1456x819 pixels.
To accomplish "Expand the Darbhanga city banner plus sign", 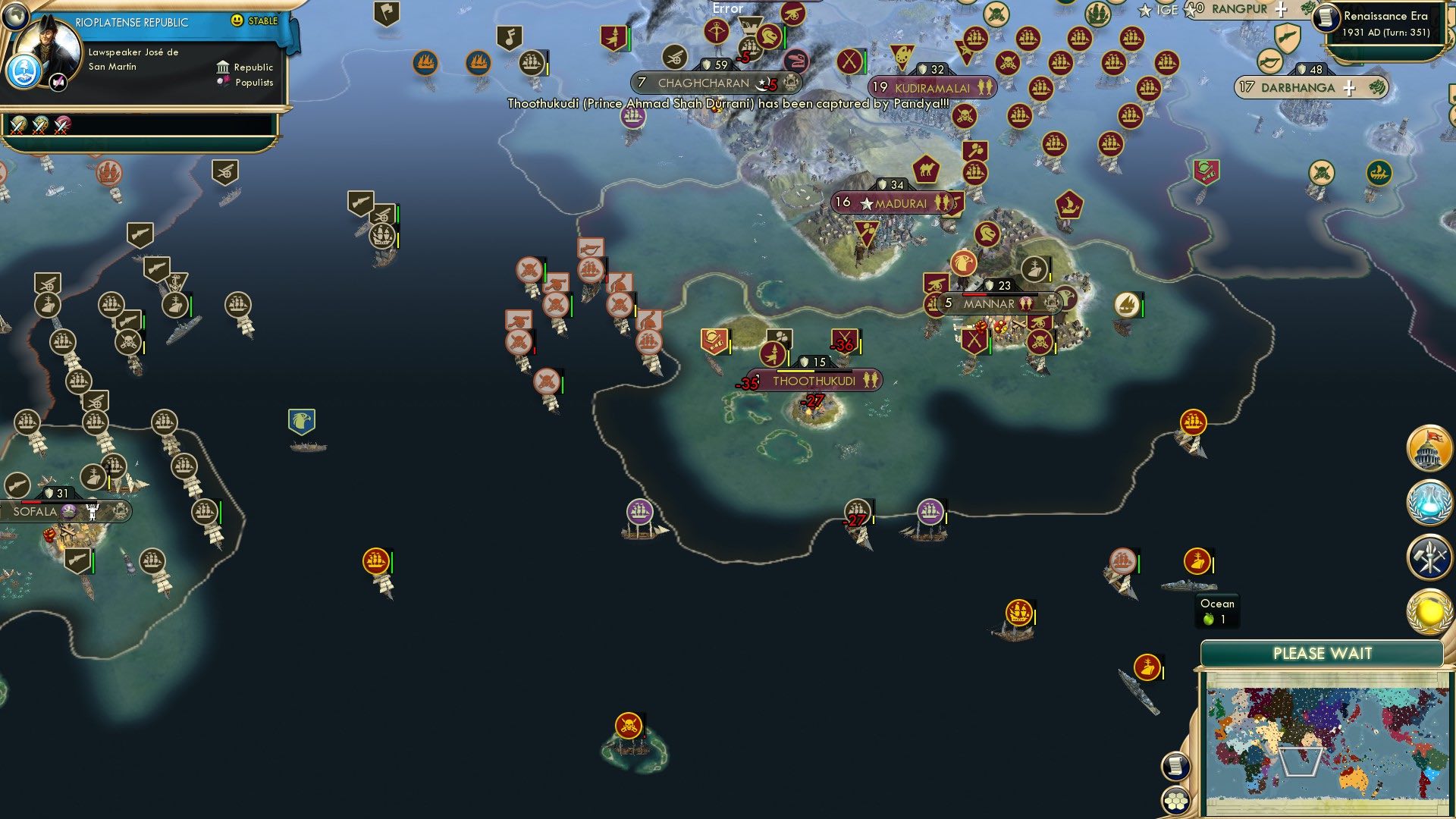I will coord(1351,87).
